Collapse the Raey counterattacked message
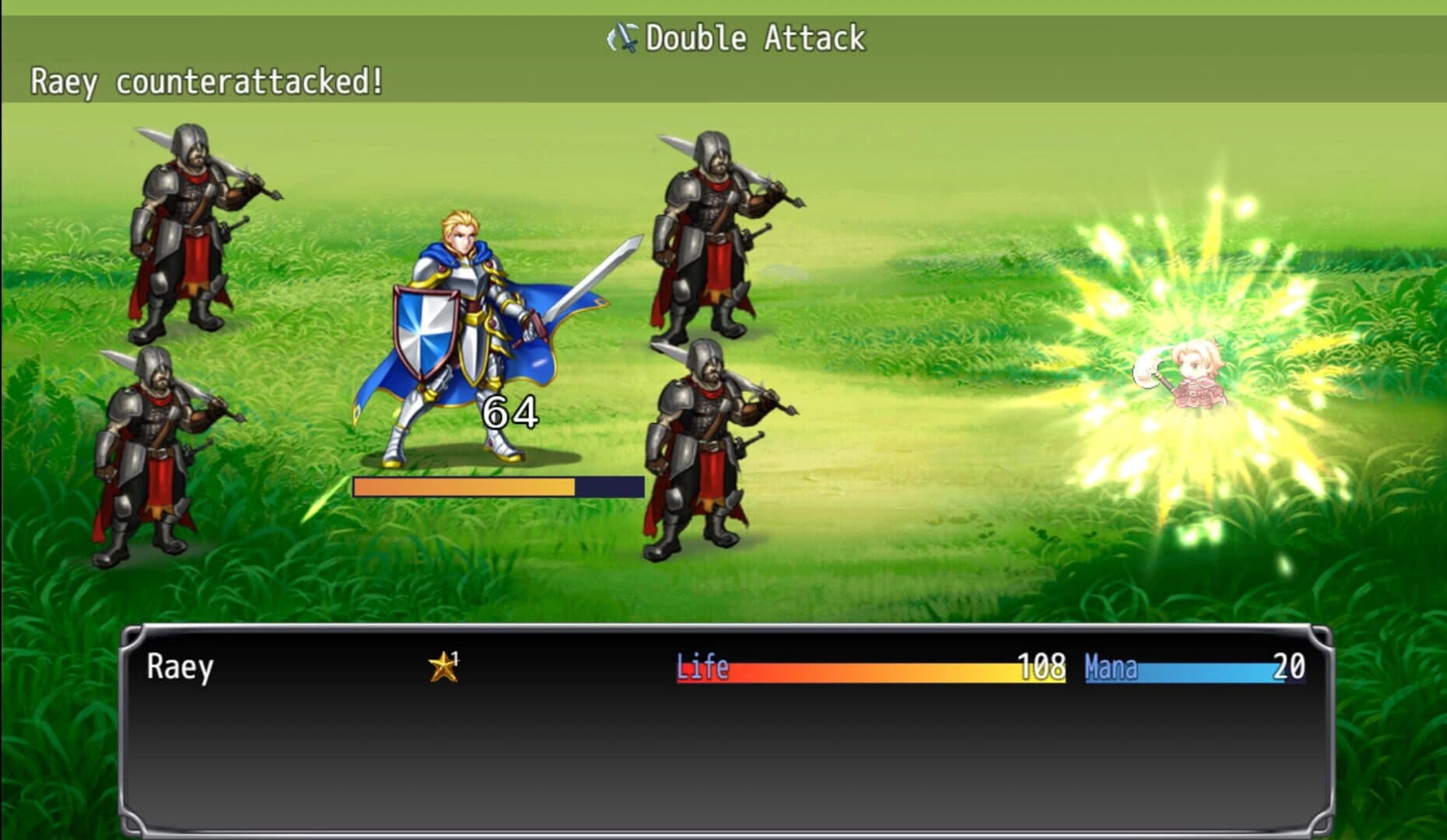This screenshot has width=1447, height=840. (x=206, y=80)
